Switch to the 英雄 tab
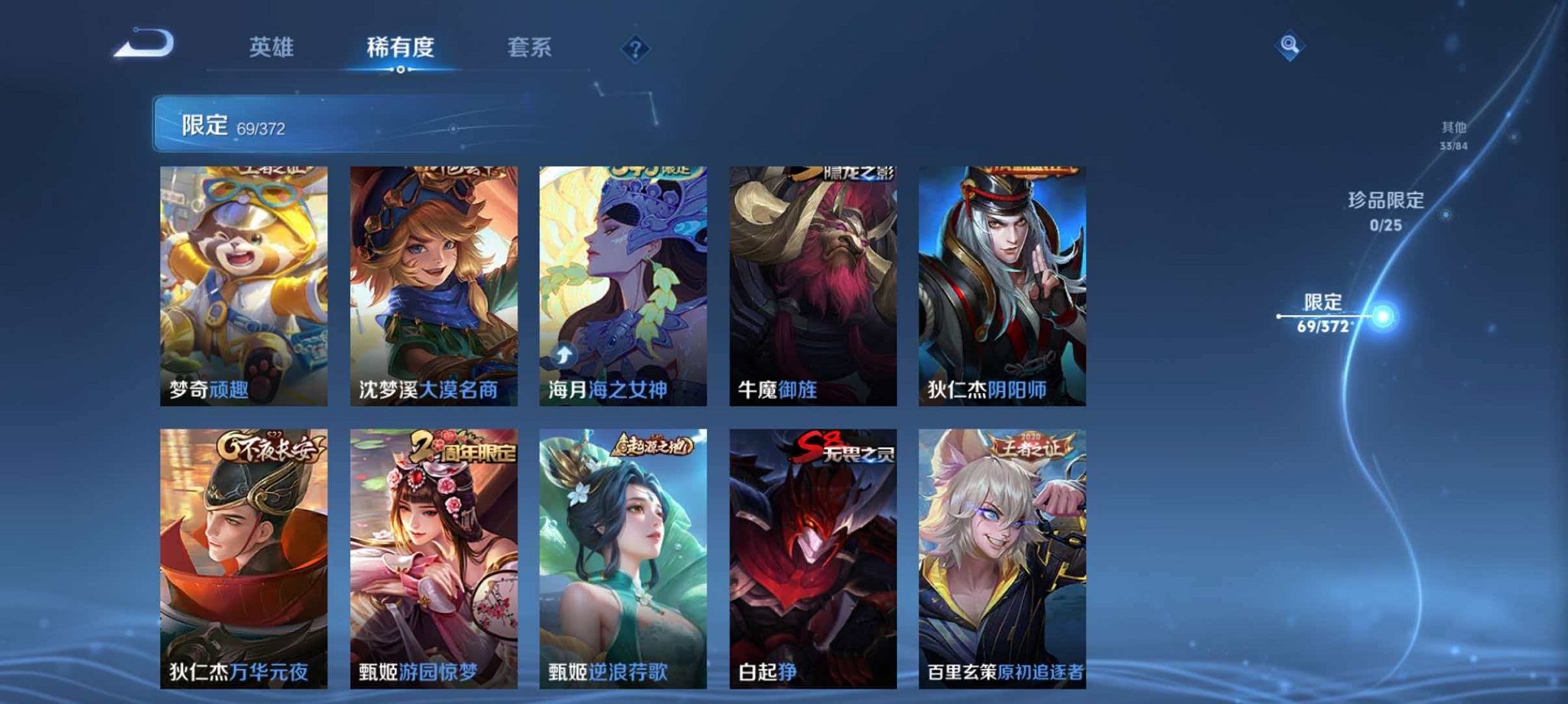This screenshot has height=704, width=1568. [275, 46]
